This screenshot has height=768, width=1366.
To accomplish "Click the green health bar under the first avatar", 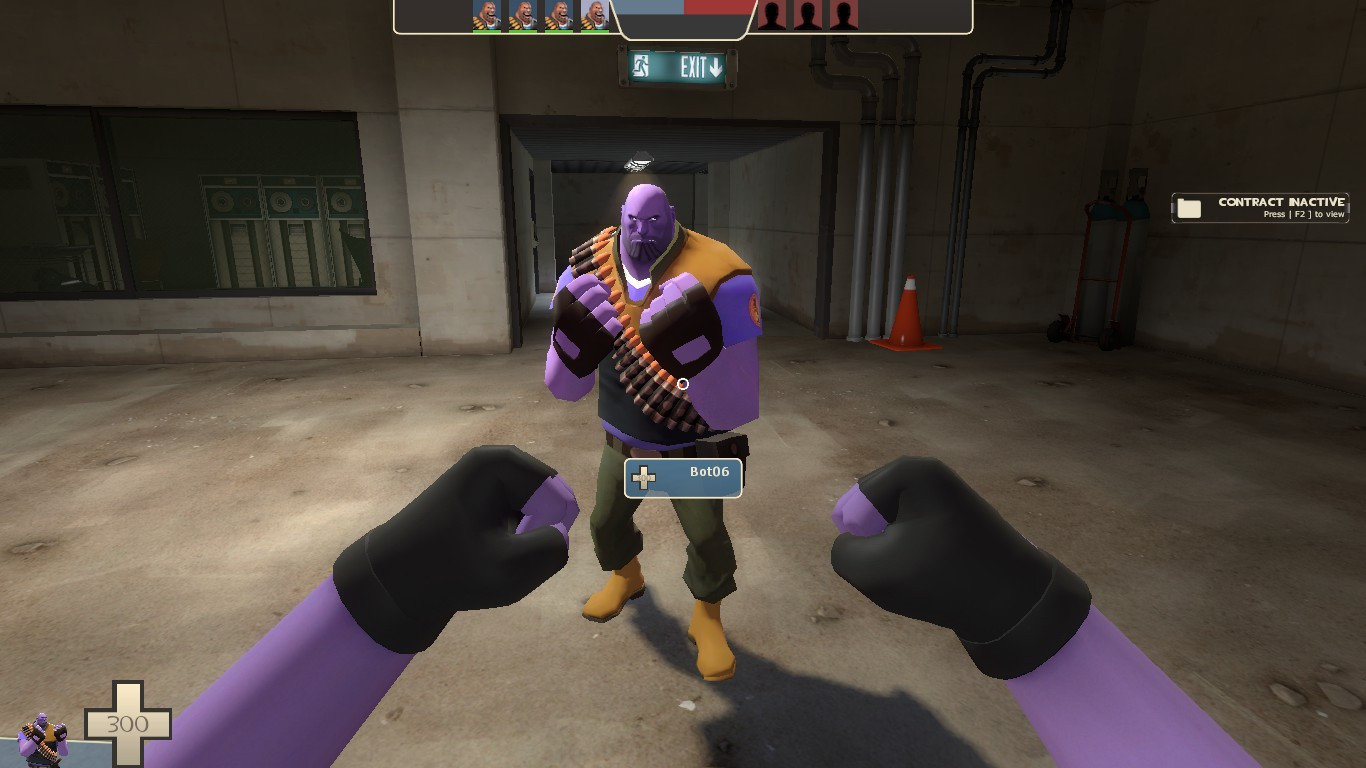I will pyautogui.click(x=487, y=31).
